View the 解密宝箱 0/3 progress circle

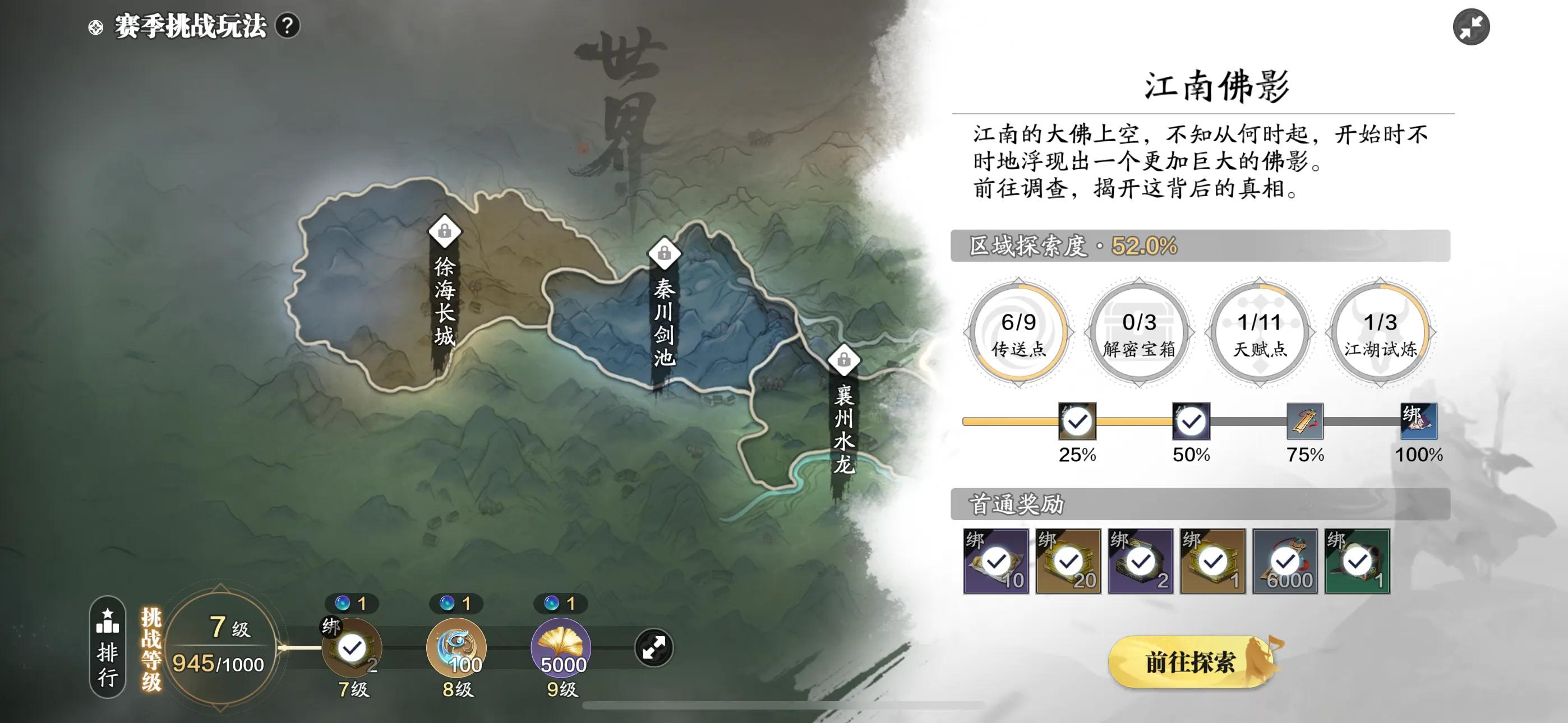coord(1139,332)
